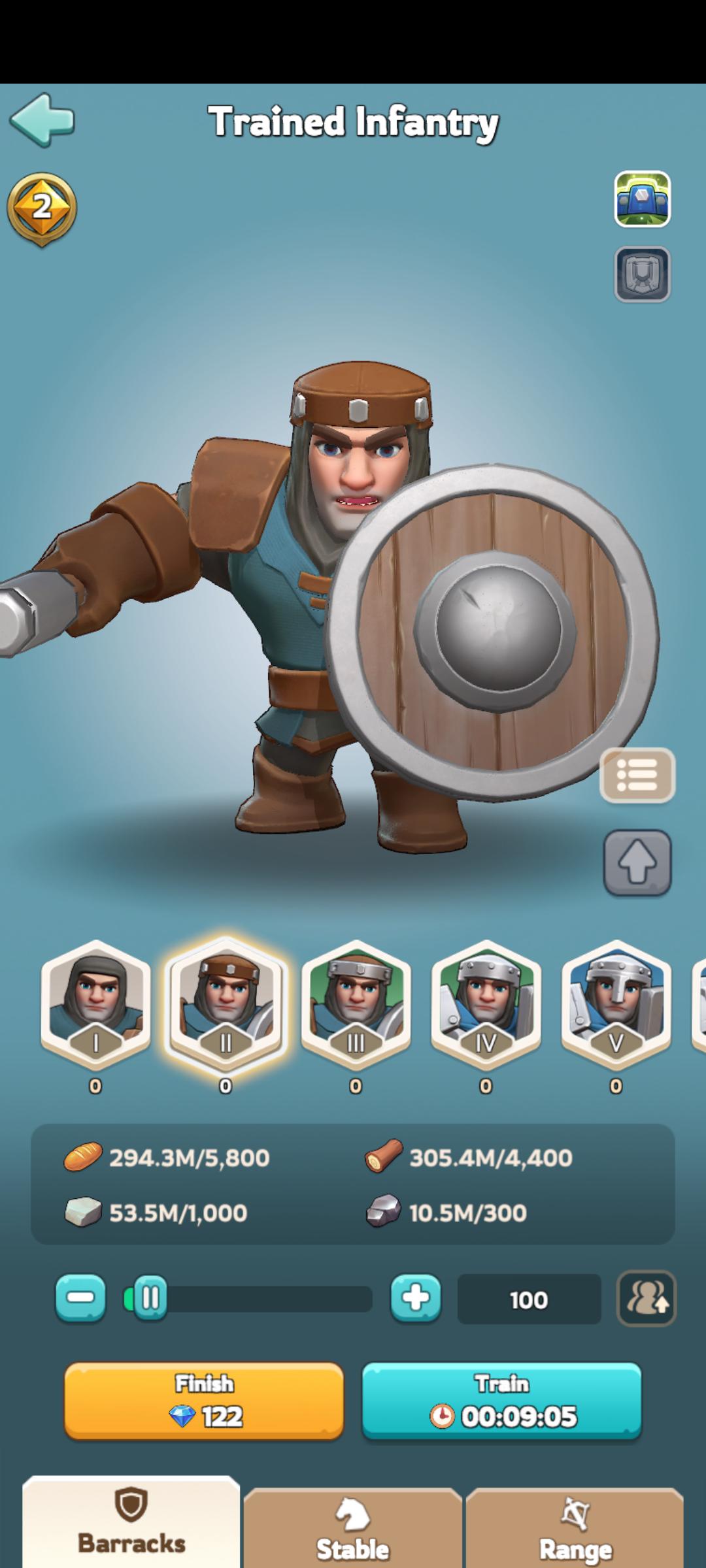This screenshot has width=706, height=1568.
Task: Click the troop promote icon beside quantity
Action: [647, 1298]
